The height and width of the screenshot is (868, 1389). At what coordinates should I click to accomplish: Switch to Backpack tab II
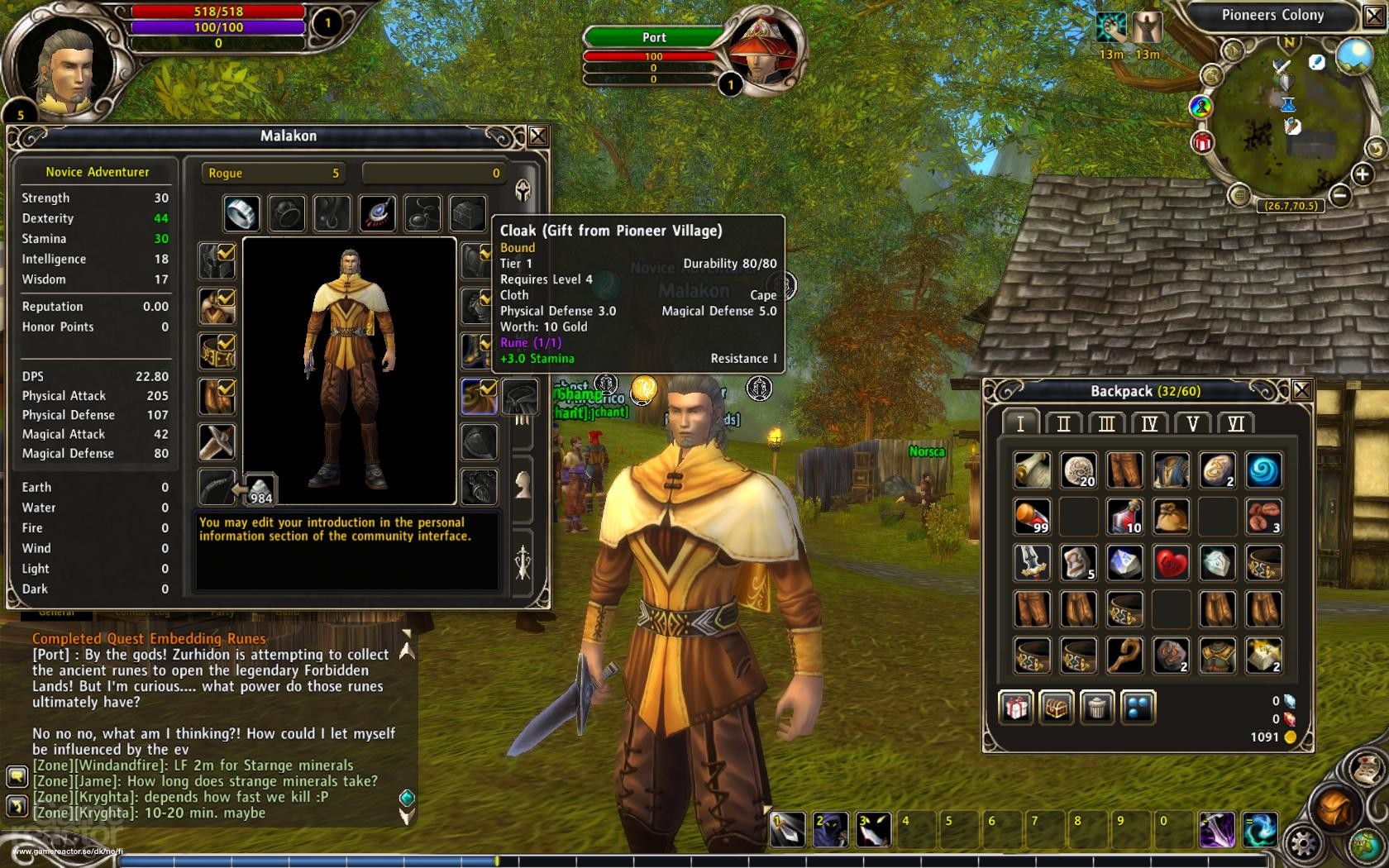[x=1065, y=423]
